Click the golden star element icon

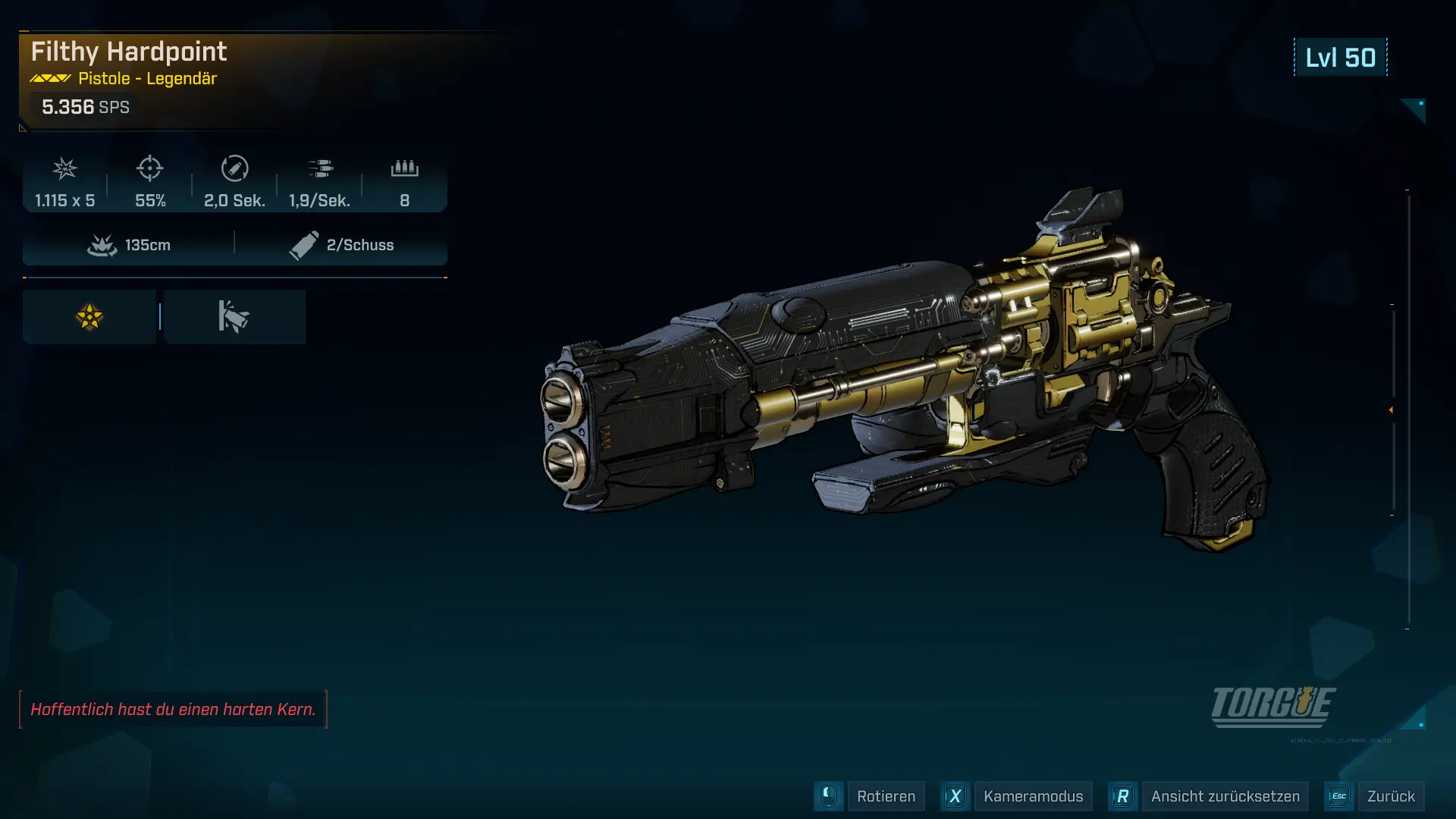pos(89,316)
